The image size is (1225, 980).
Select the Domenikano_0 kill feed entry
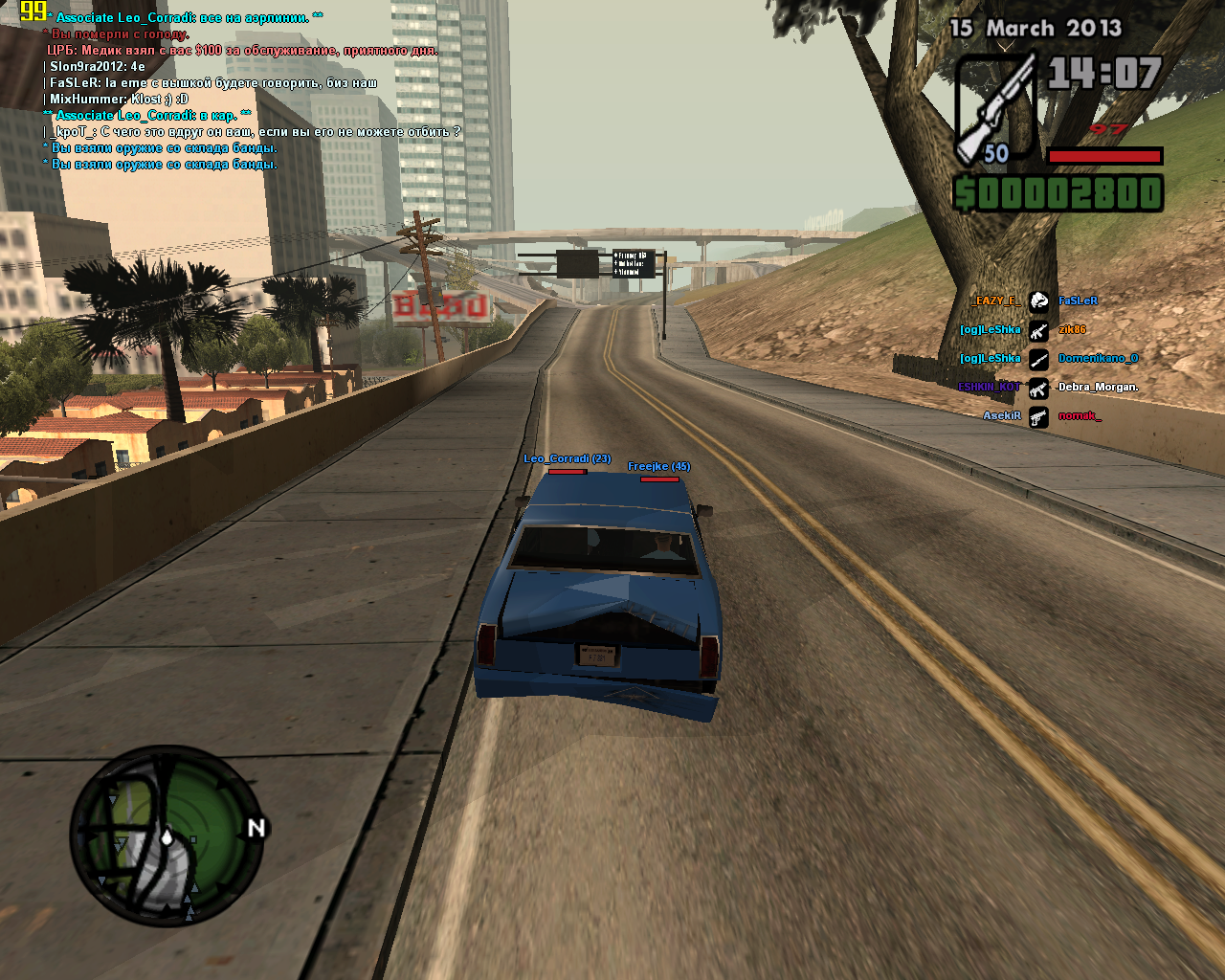point(1098,358)
